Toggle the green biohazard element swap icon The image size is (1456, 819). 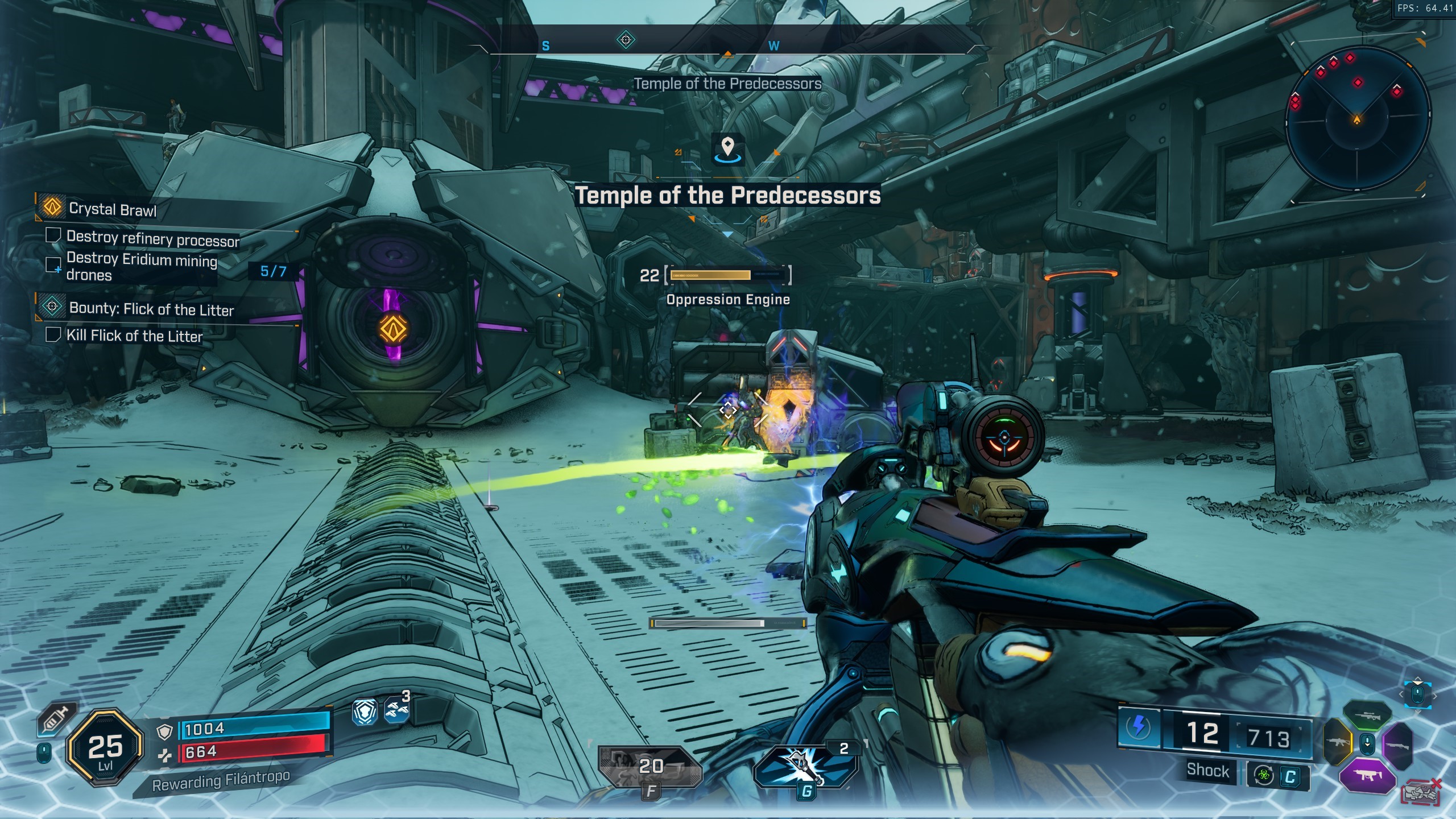pyautogui.click(x=1264, y=776)
